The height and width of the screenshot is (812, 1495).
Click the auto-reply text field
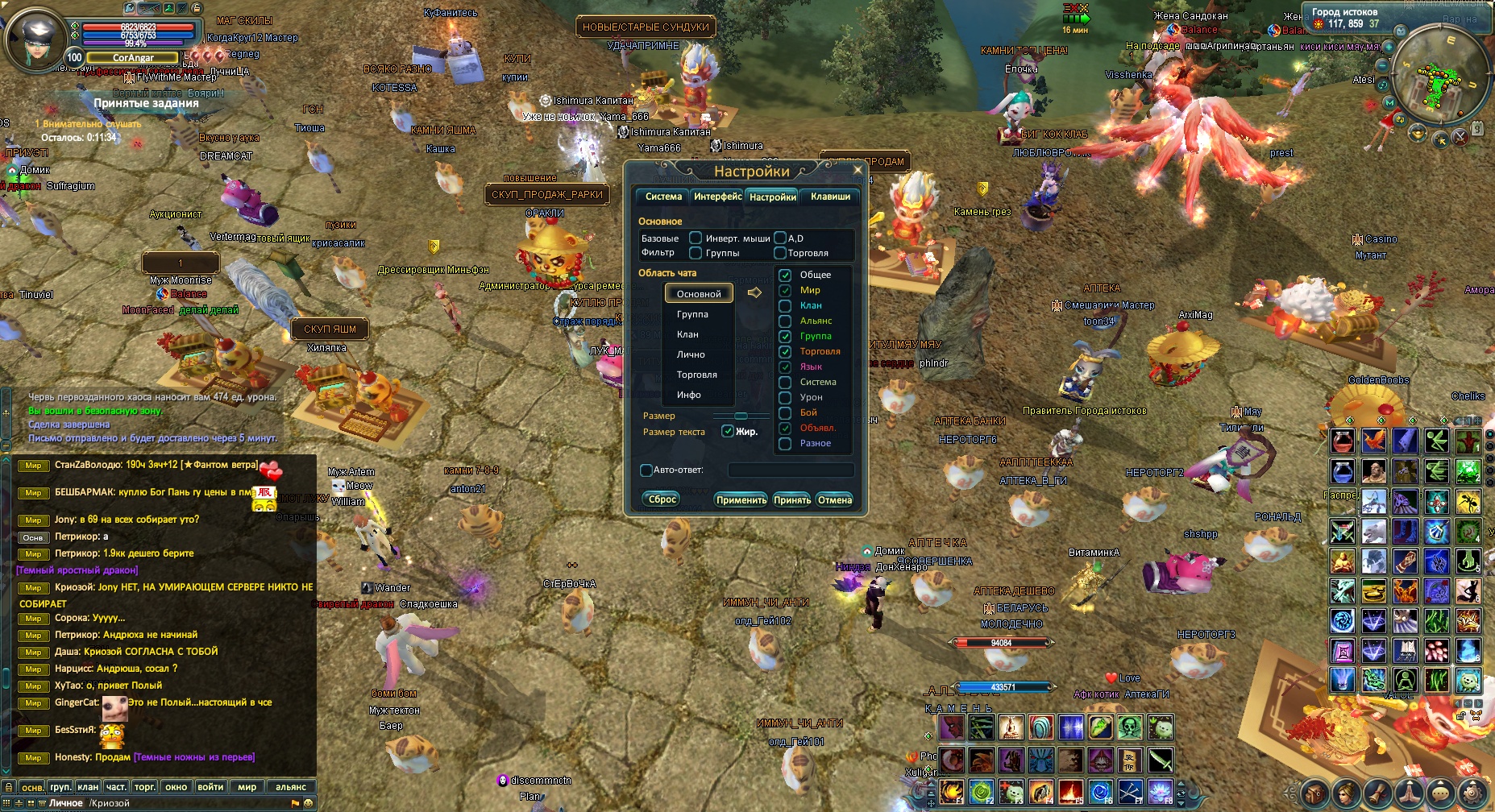[x=790, y=470]
